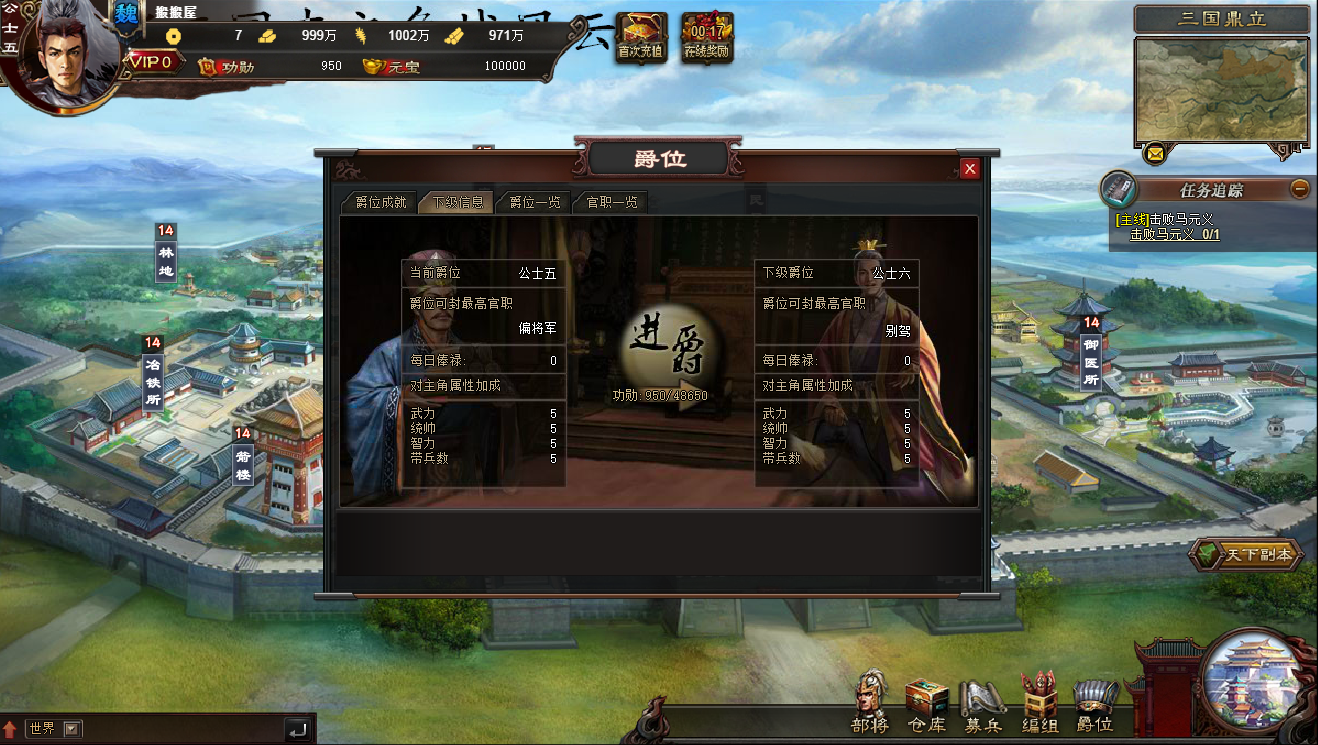Close the 爵位 window
This screenshot has width=1318, height=745.
pos(969,169)
